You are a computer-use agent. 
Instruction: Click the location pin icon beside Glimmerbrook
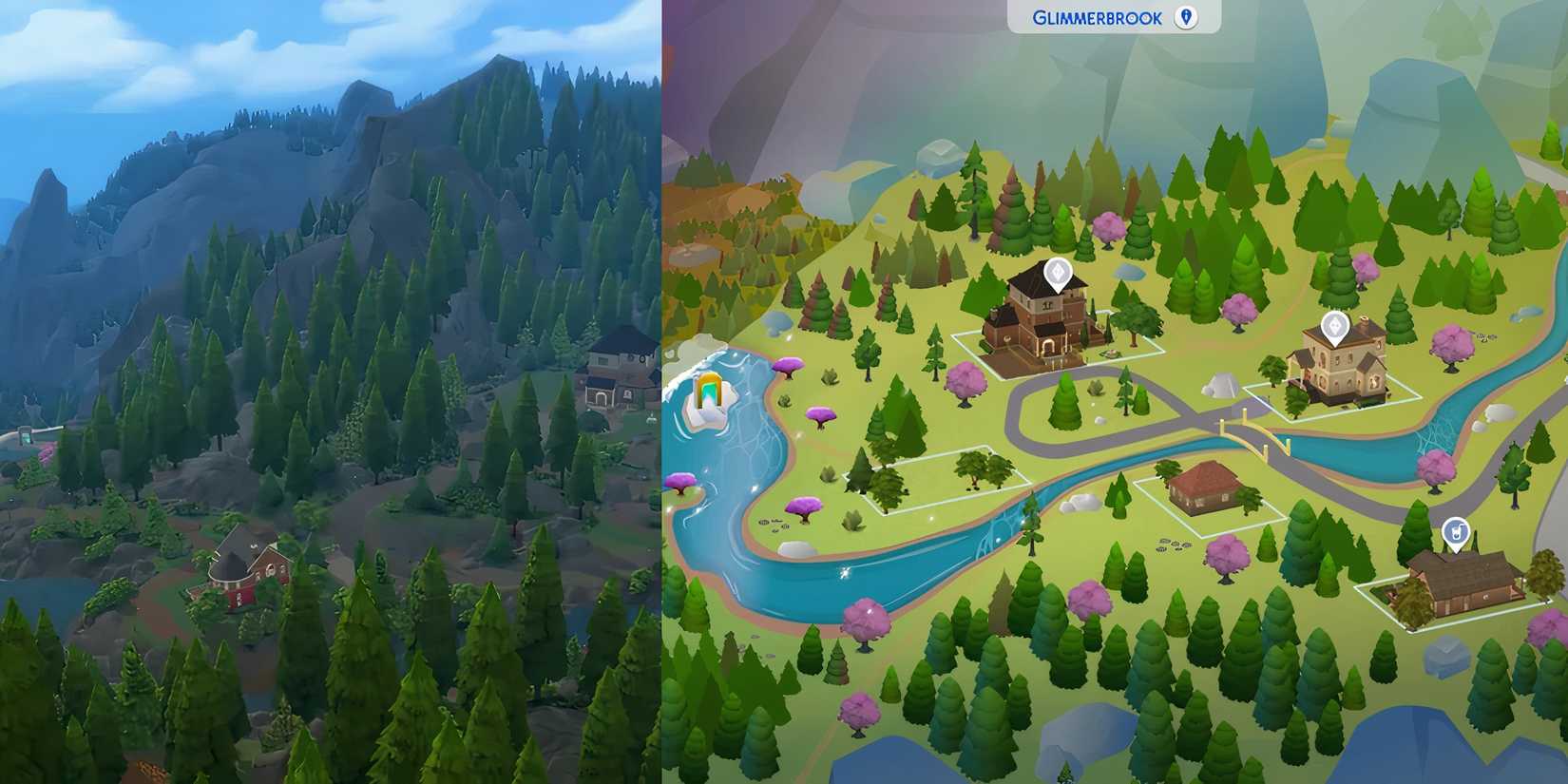pyautogui.click(x=1187, y=16)
